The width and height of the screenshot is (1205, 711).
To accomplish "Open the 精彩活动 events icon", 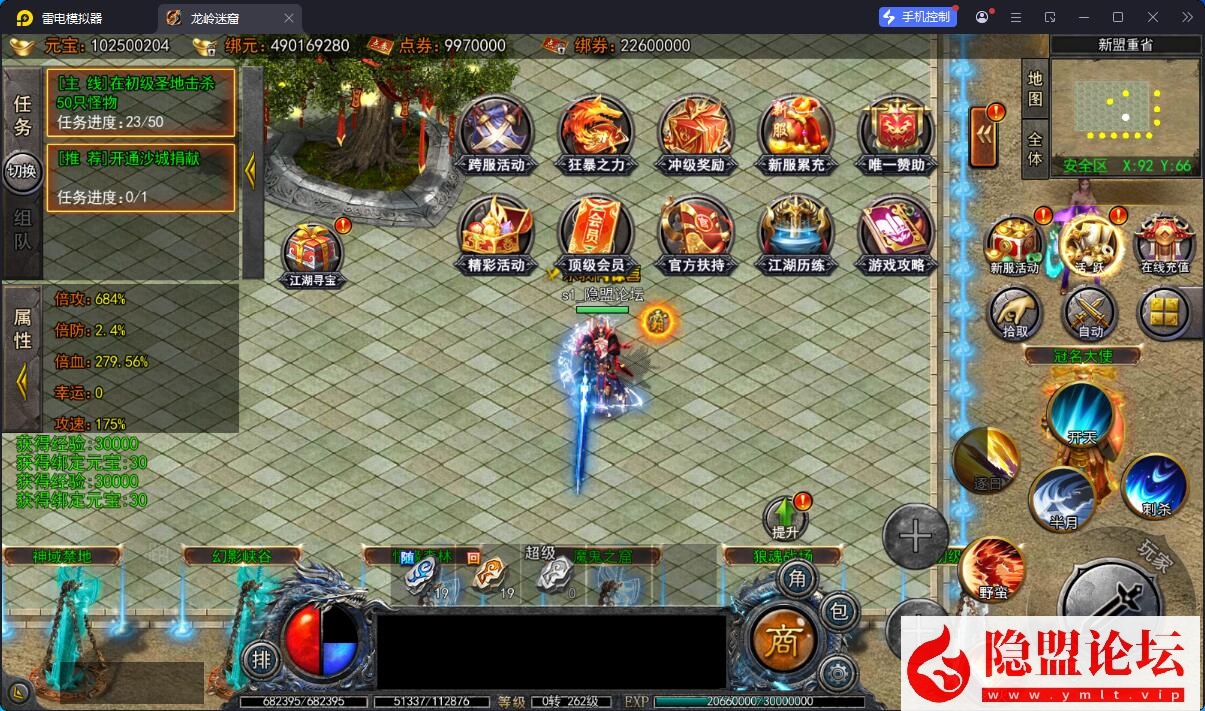I will [496, 234].
